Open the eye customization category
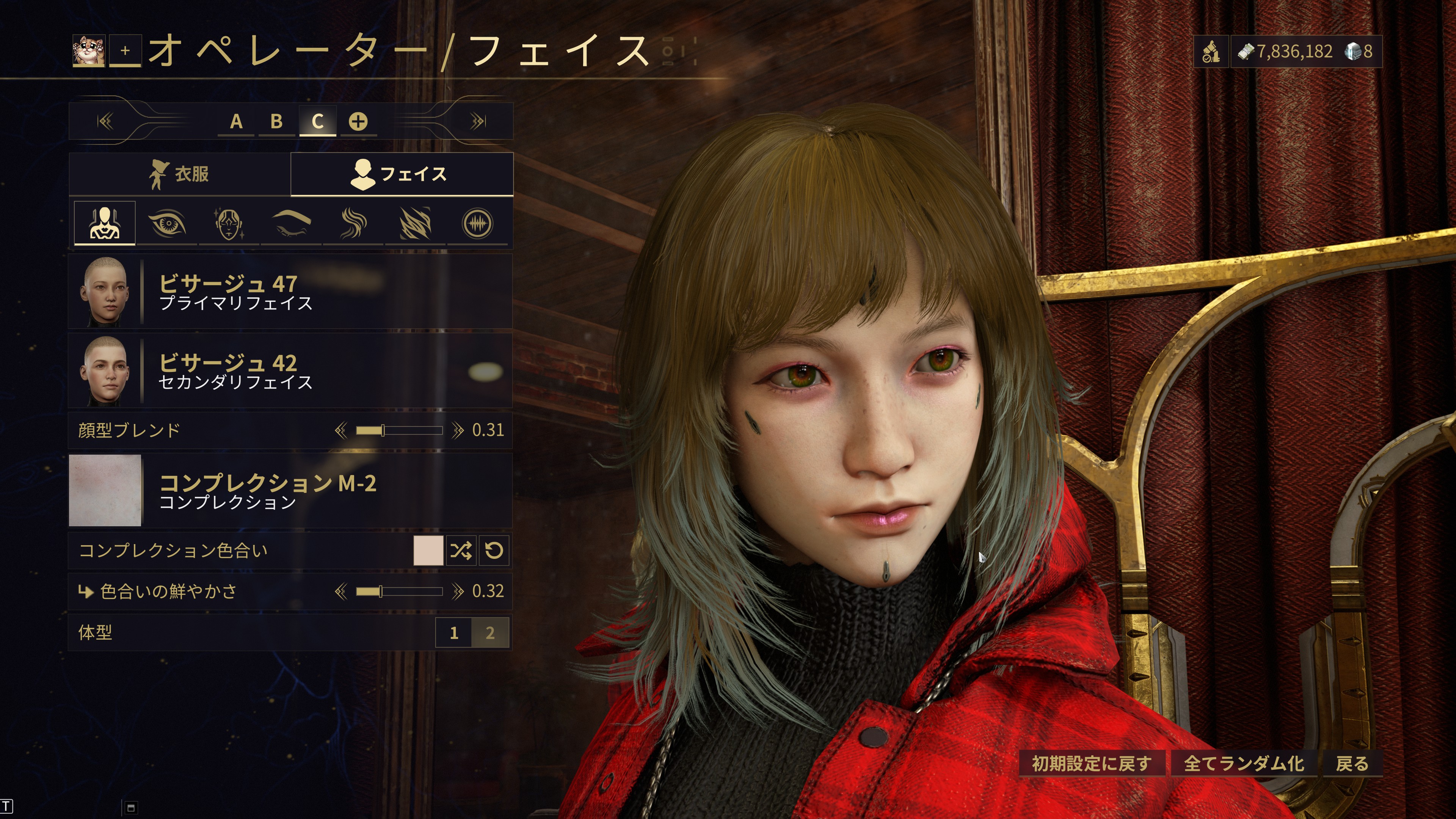The image size is (1456, 819). [167, 224]
